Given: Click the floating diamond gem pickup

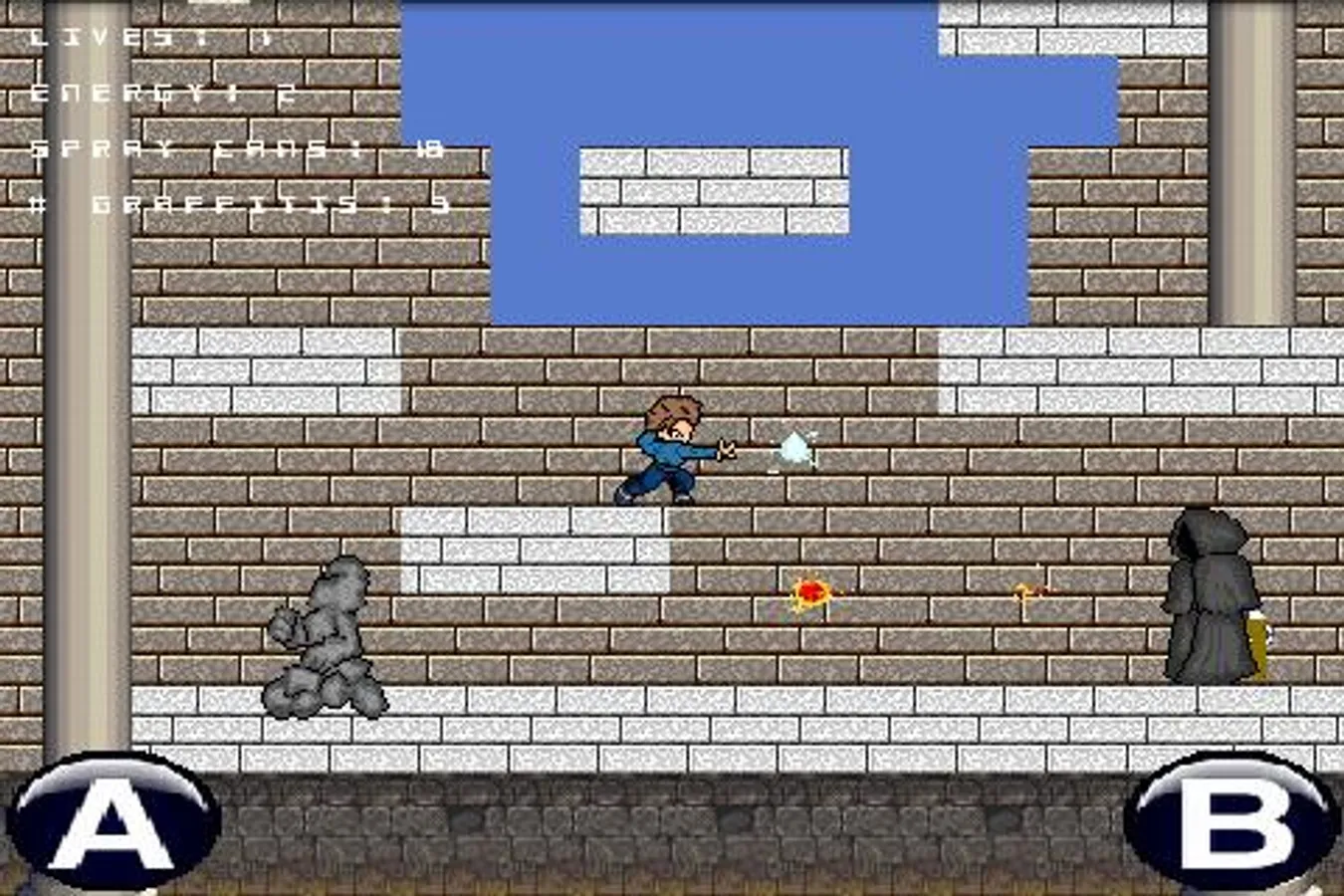Looking at the screenshot, I should (x=793, y=450).
